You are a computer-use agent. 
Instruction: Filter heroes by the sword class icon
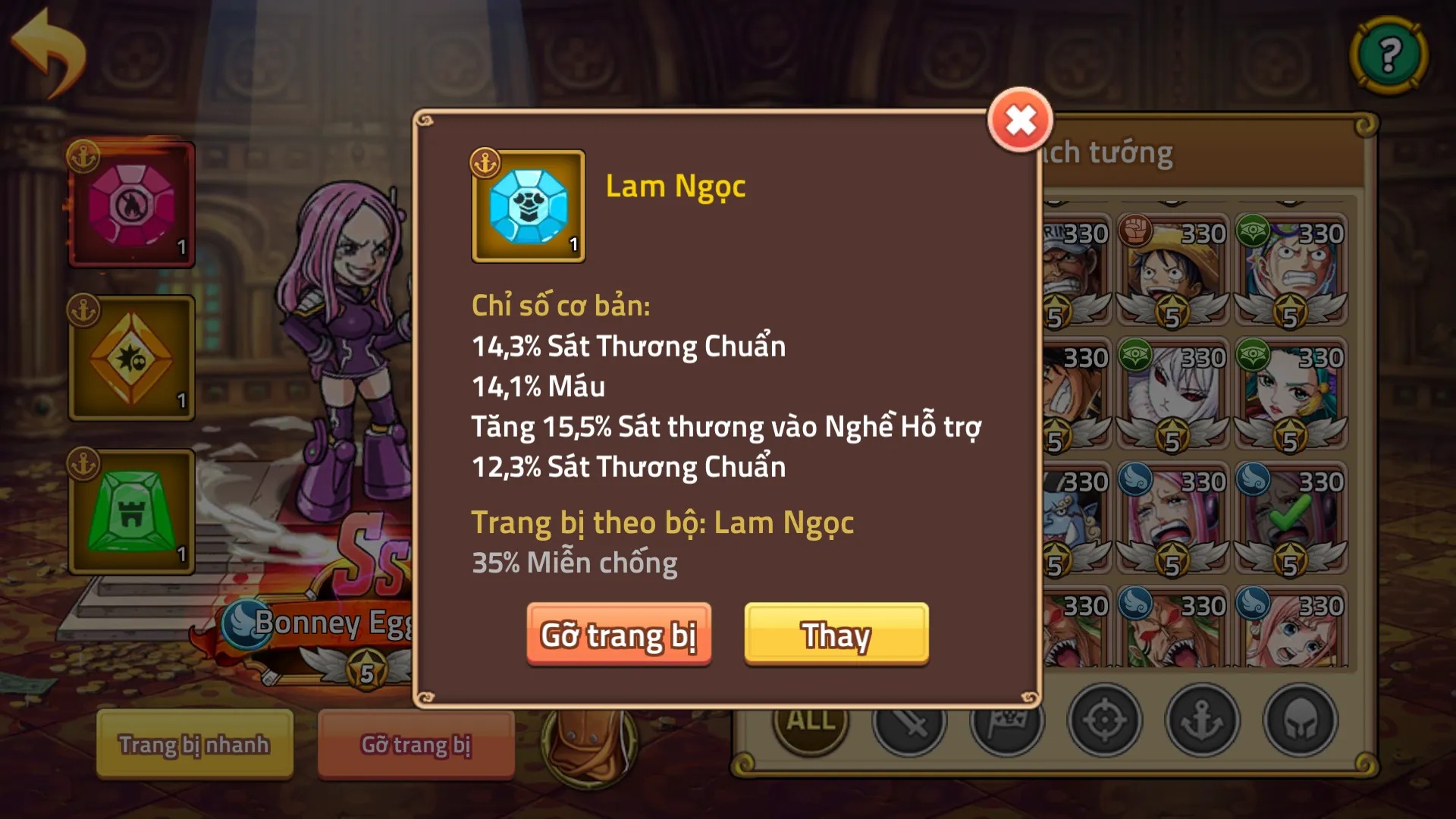(x=907, y=722)
